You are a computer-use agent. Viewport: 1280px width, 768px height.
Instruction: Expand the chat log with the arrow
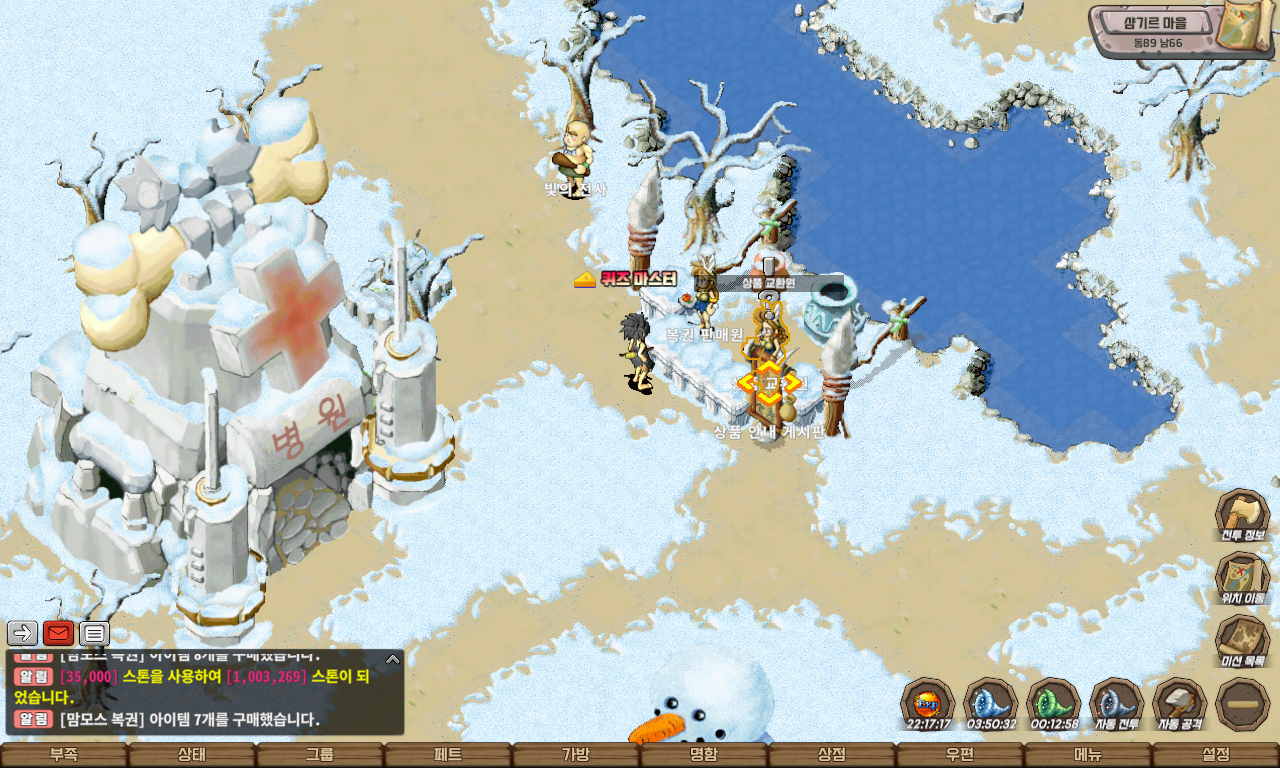tap(393, 659)
